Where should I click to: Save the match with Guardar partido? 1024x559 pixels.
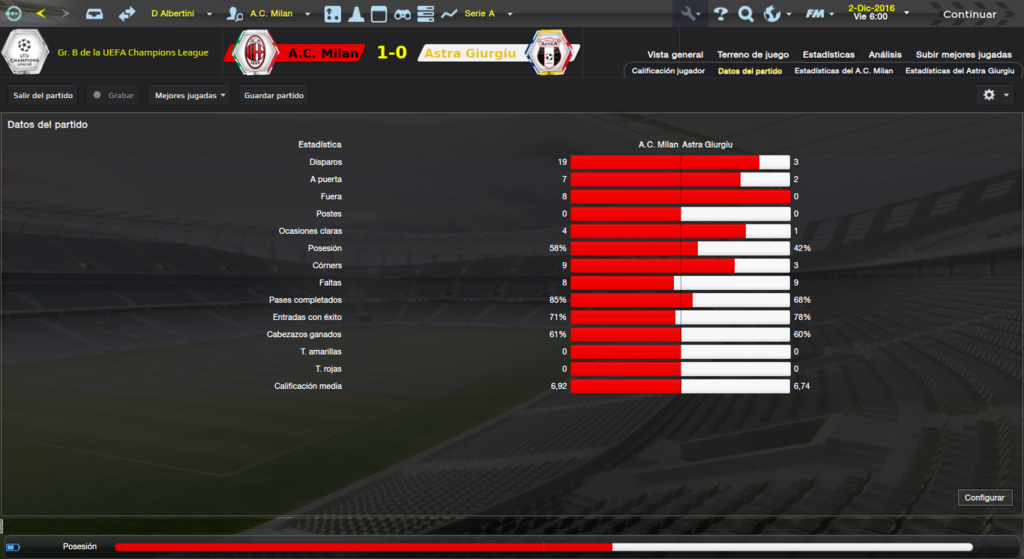(274, 95)
